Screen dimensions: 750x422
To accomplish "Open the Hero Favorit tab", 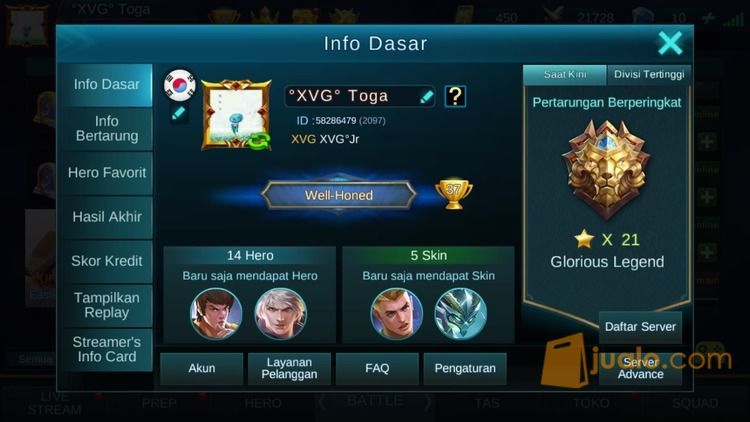I will coord(106,173).
